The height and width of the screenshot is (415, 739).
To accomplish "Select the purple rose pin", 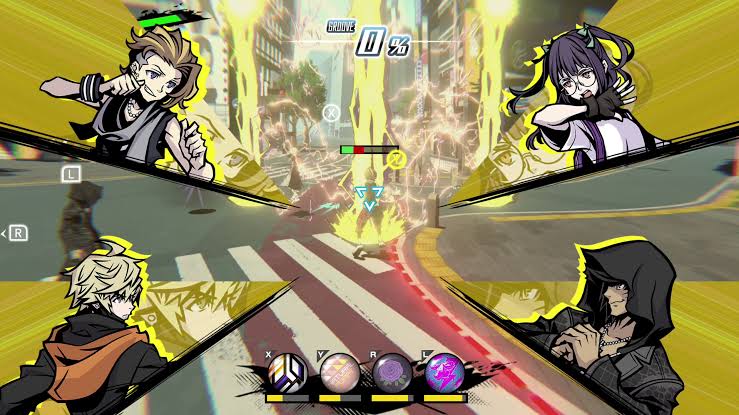I will [x=392, y=374].
